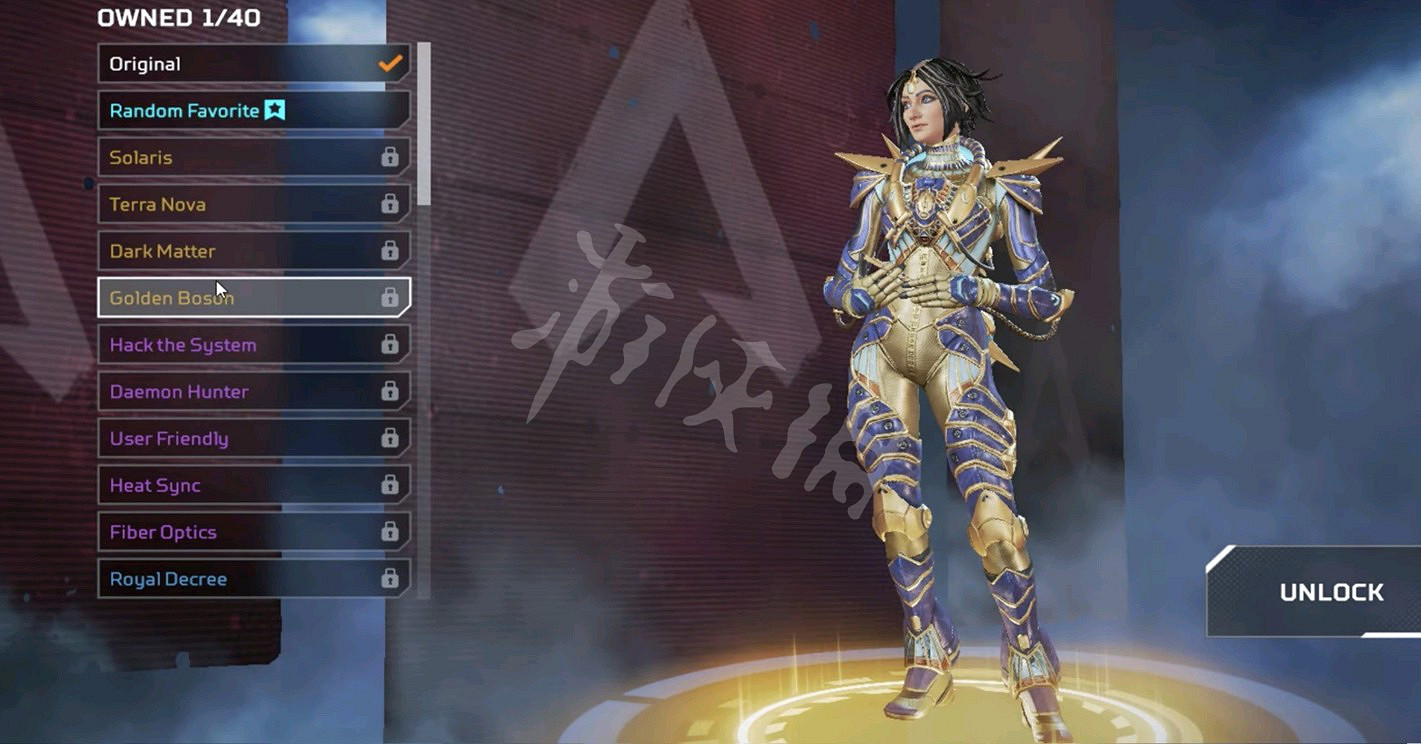Click the lock icon on Heat Sync
The width and height of the screenshot is (1421, 744).
[x=391, y=485]
